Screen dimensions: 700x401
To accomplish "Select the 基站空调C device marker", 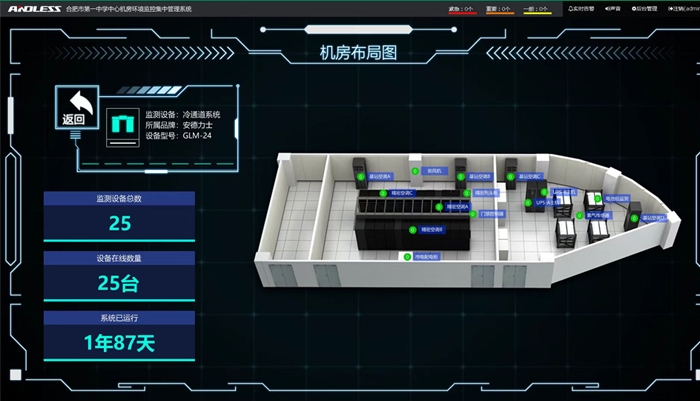I will pyautogui.click(x=510, y=176).
